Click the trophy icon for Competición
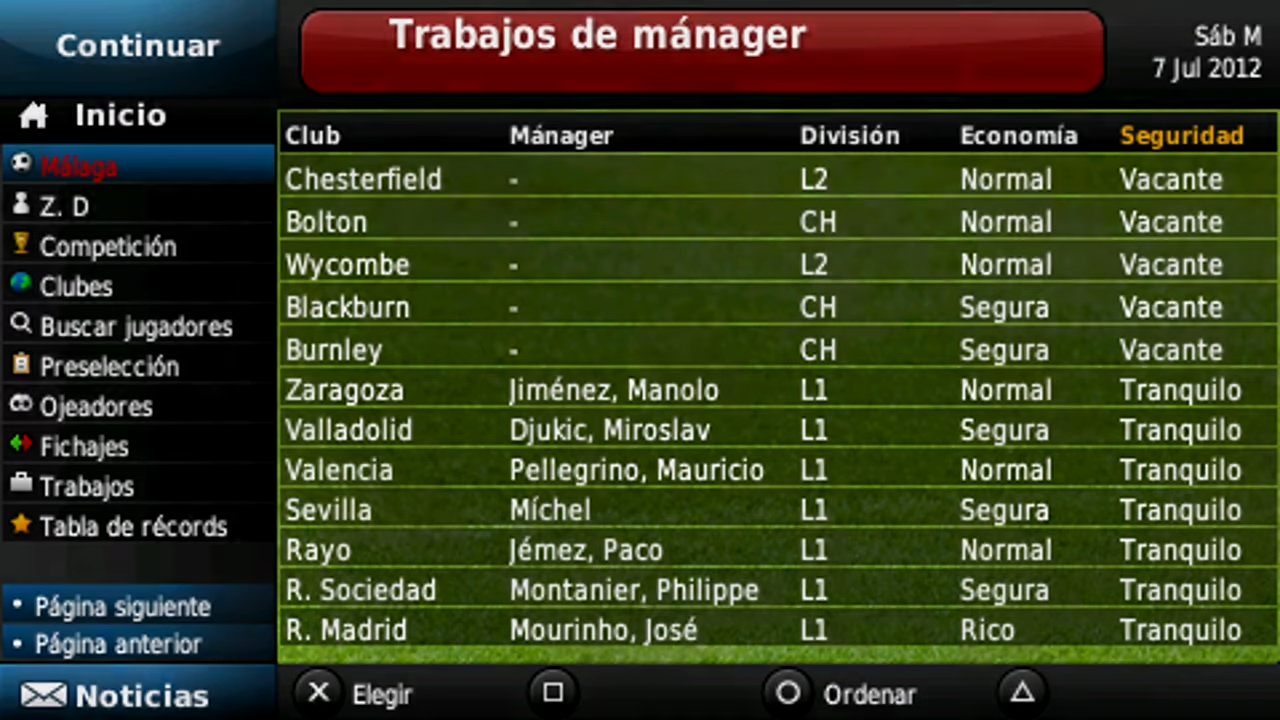Screen dimensions: 1280x720 click(x=22, y=246)
